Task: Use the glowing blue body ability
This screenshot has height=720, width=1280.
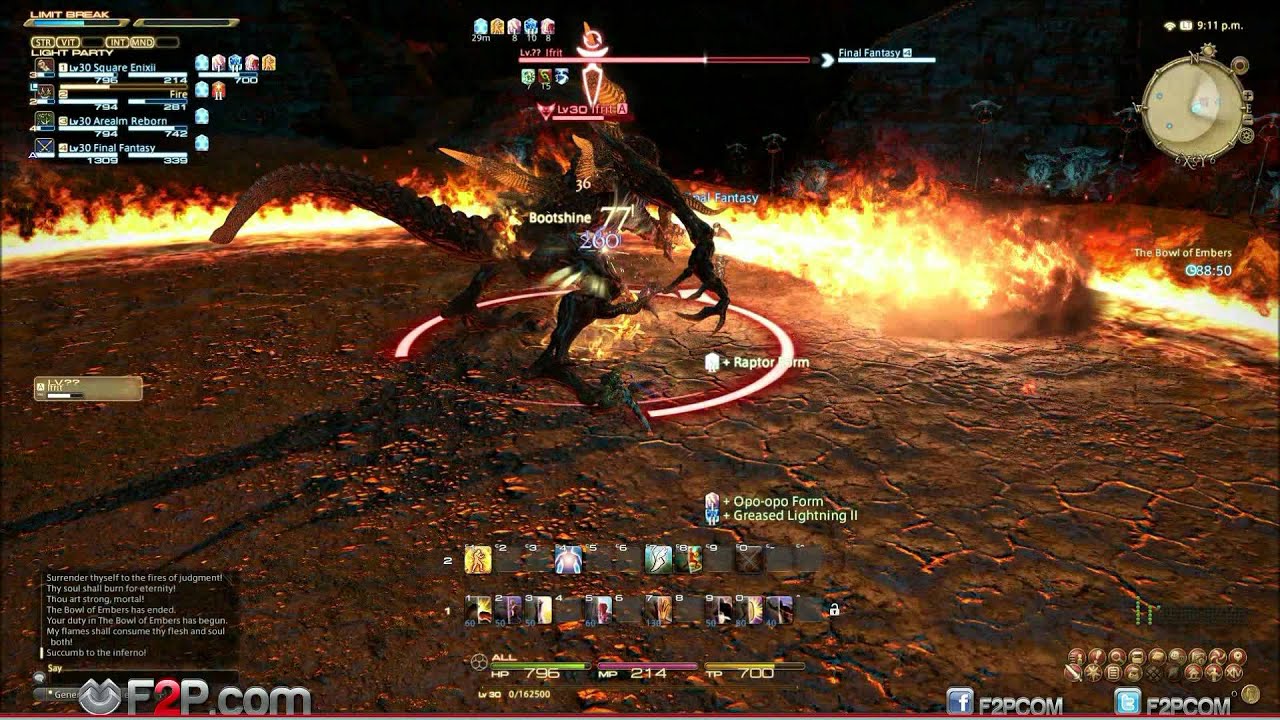Action: 568,560
